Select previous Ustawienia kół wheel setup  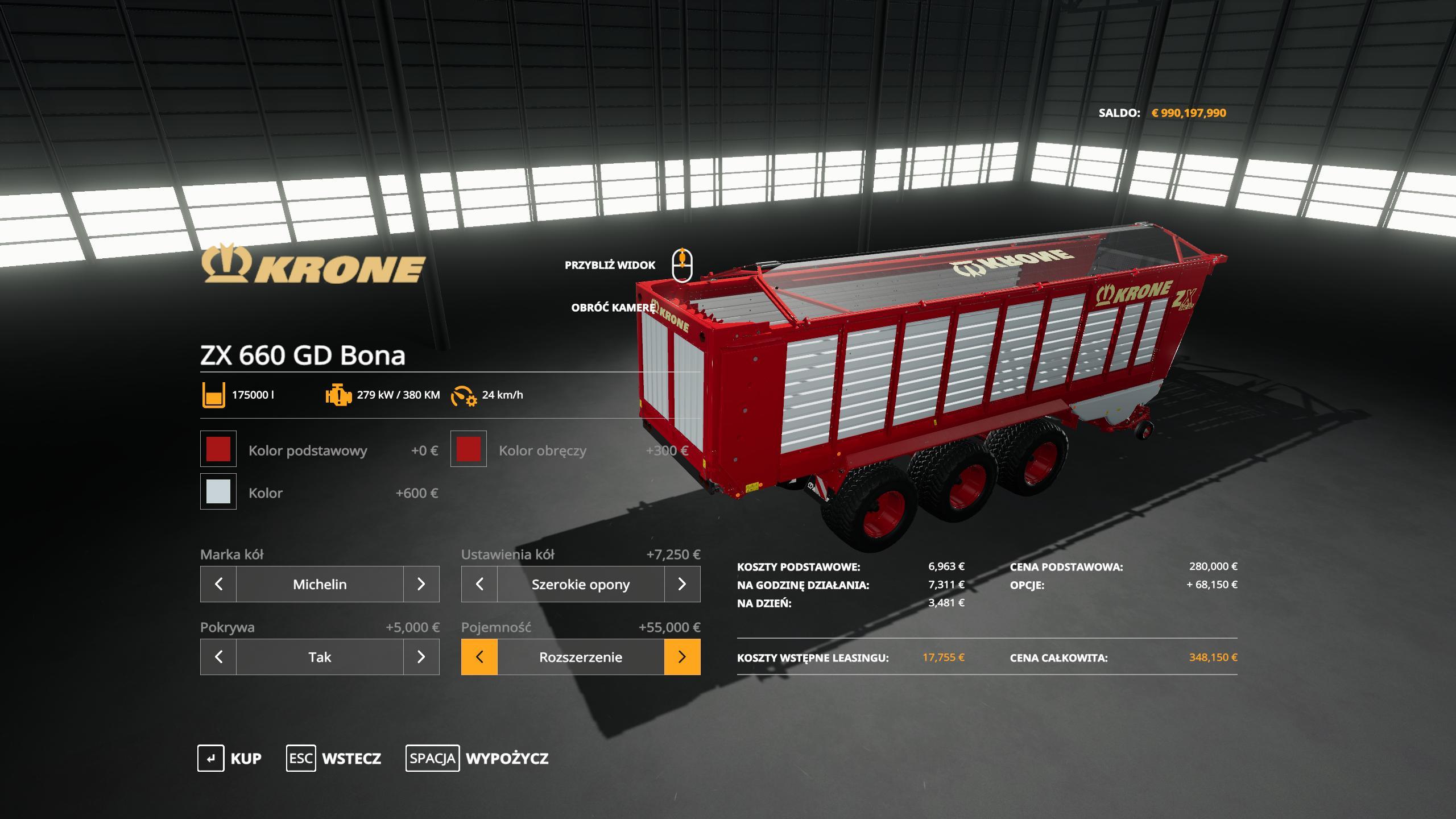point(479,584)
